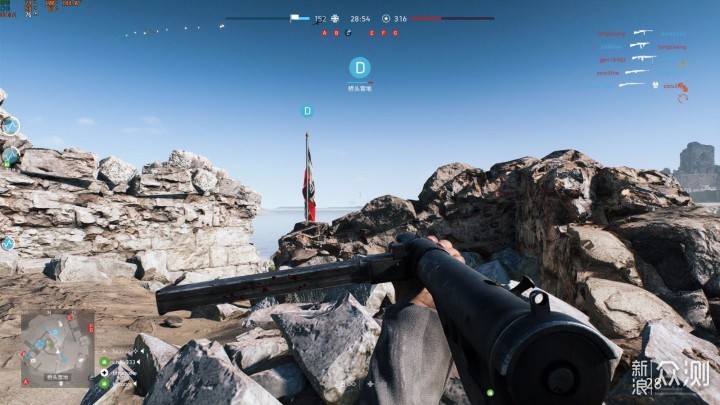Select flag A in the top objective row
The width and height of the screenshot is (720, 405).
[324, 33]
